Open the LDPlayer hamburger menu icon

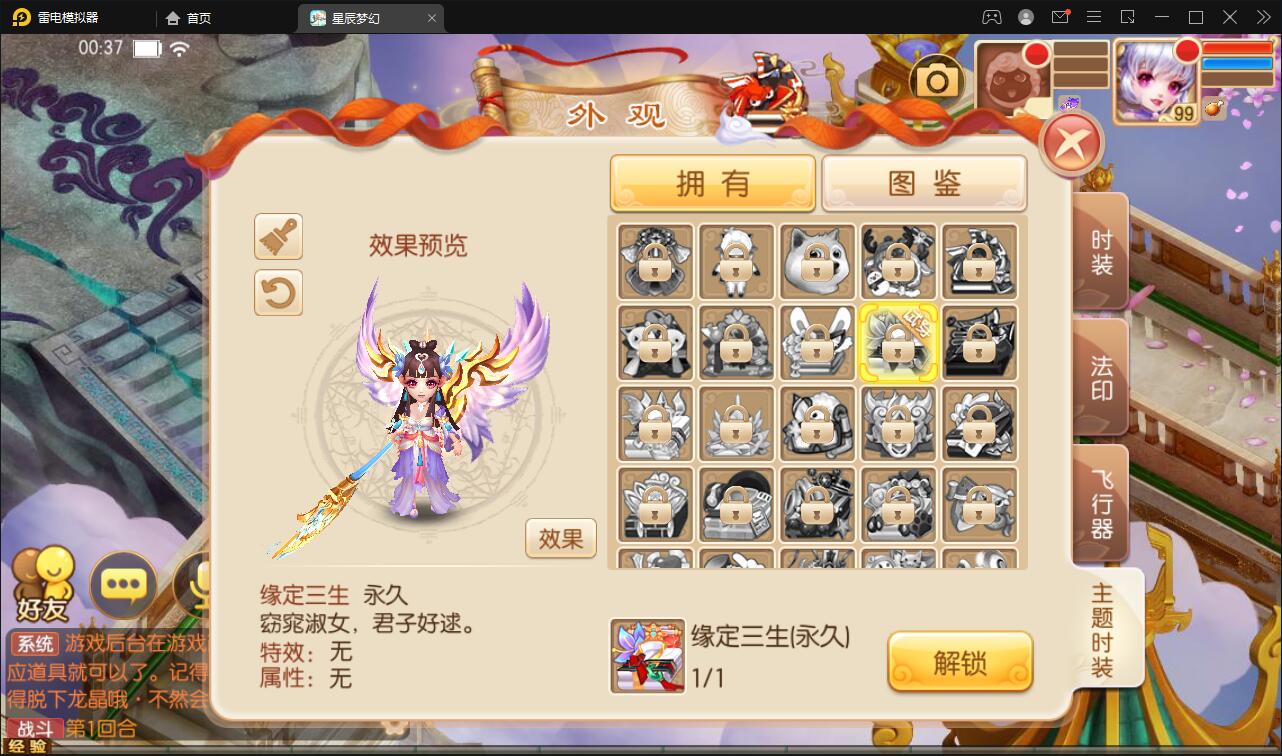tap(1095, 17)
